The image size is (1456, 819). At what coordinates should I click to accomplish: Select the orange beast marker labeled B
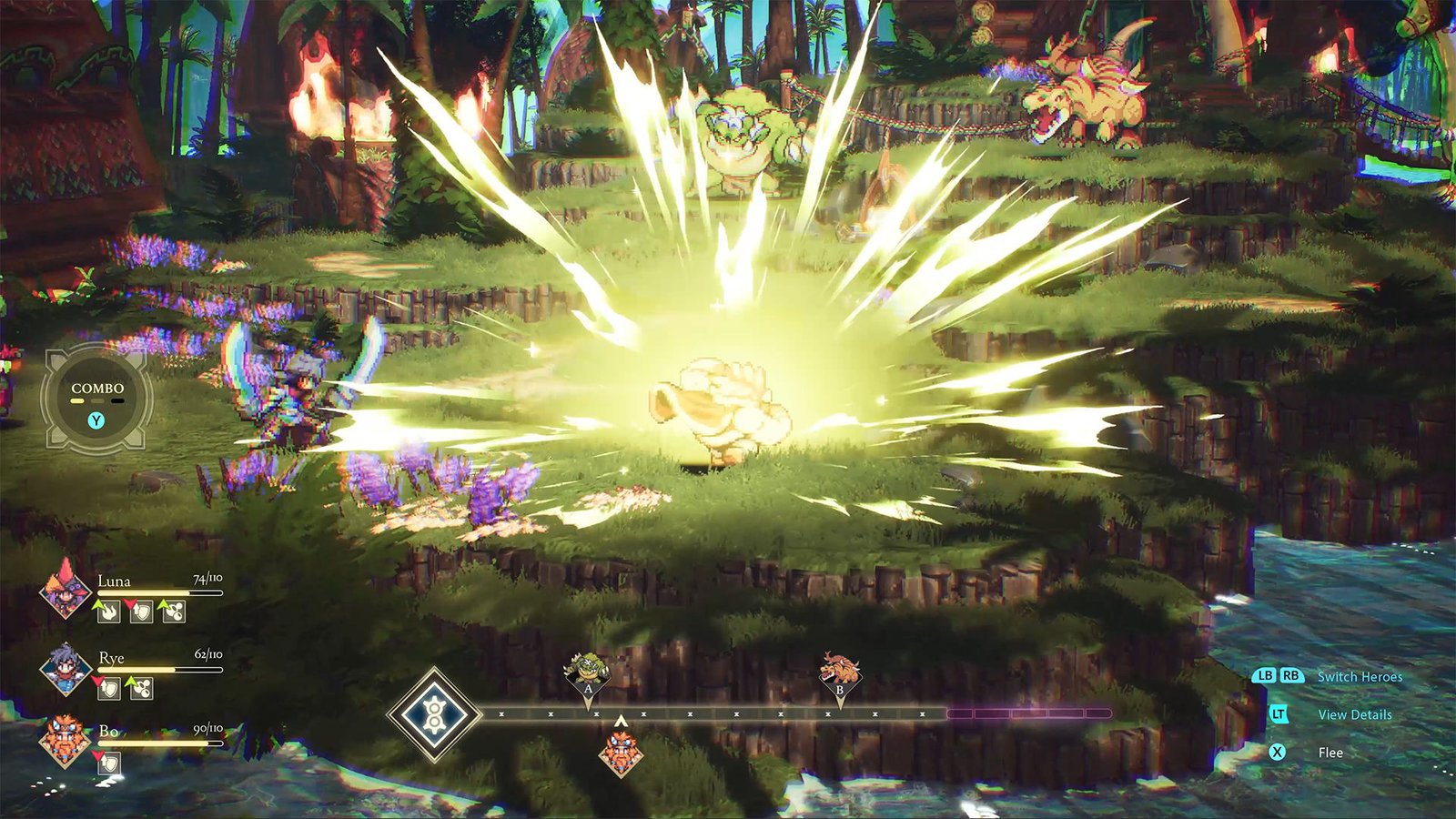(839, 671)
